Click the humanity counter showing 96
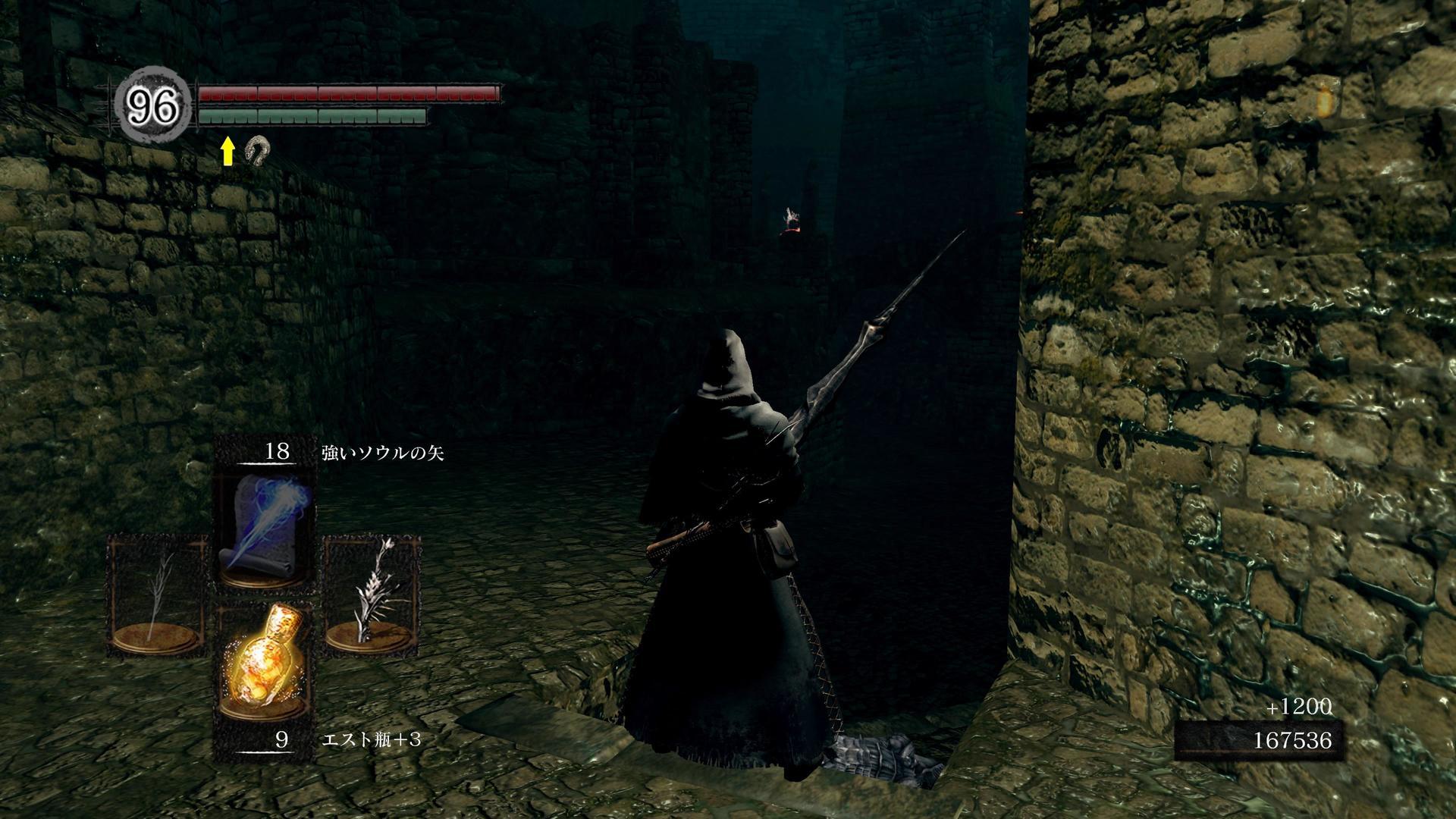Image resolution: width=1456 pixels, height=819 pixels. point(154,106)
